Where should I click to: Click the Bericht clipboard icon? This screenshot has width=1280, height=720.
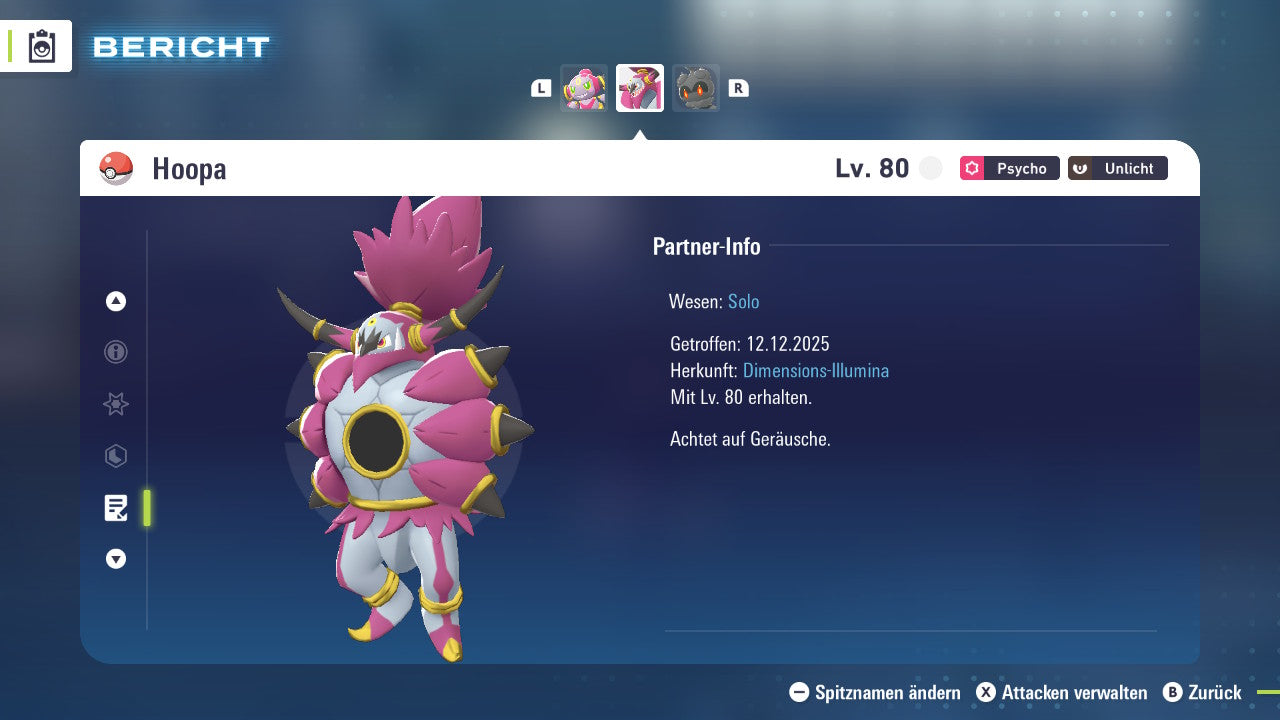coord(42,46)
